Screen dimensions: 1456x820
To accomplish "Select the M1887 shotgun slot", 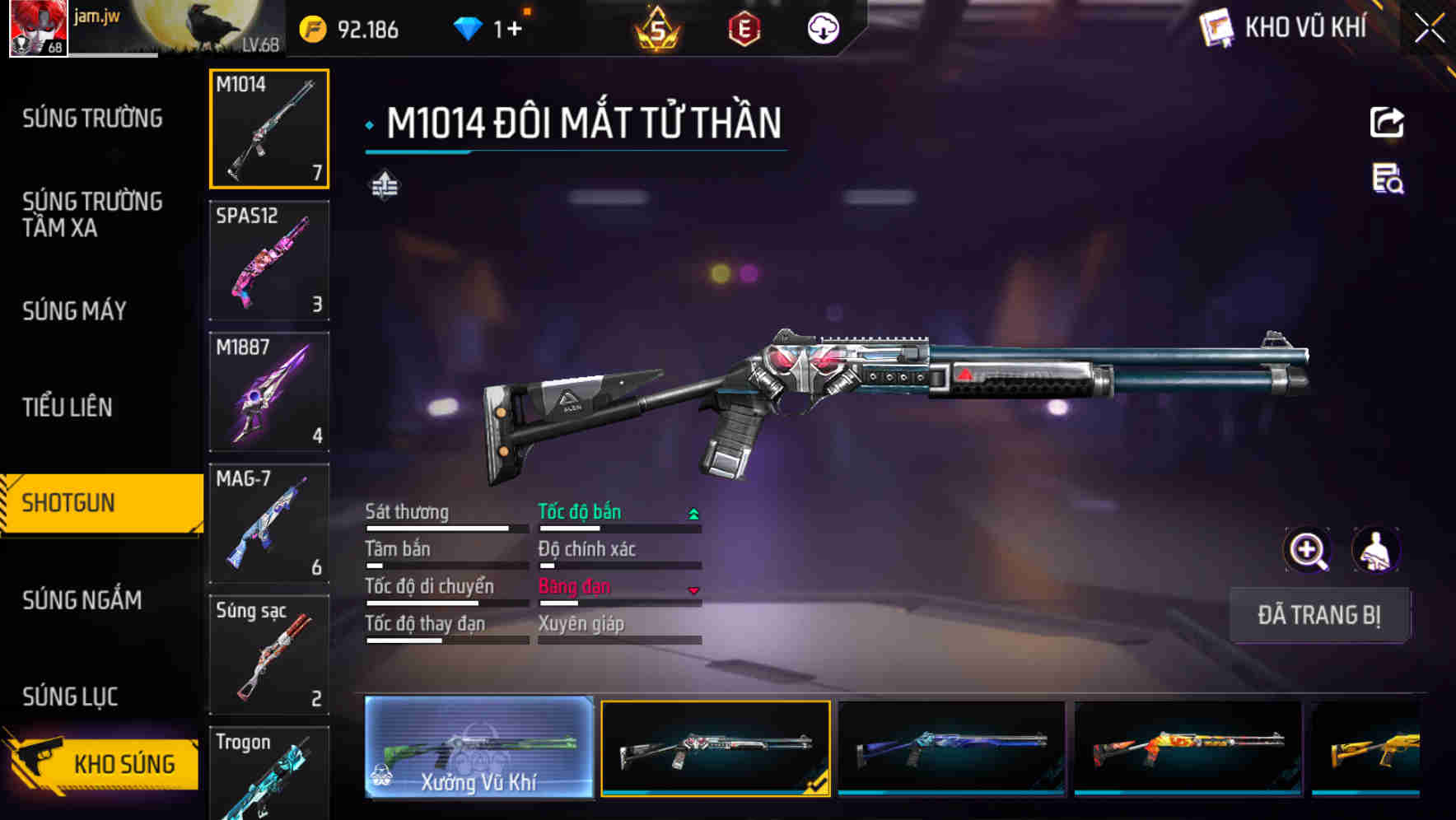I will (269, 392).
